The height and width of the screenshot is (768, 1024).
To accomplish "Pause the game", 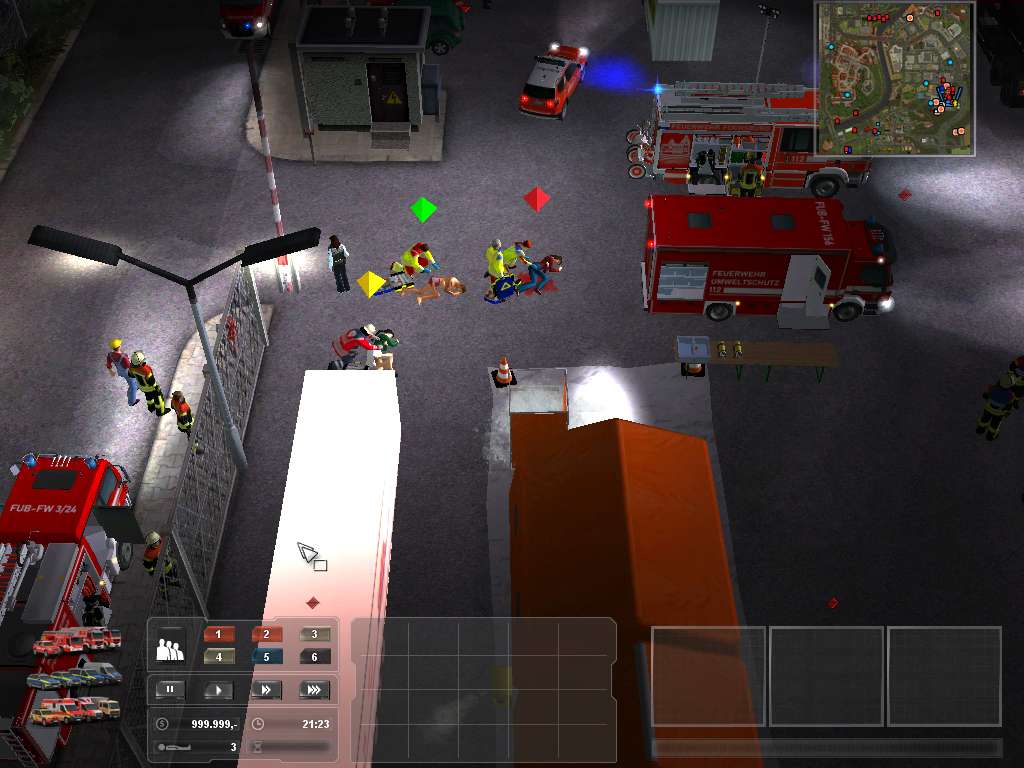I will [170, 690].
